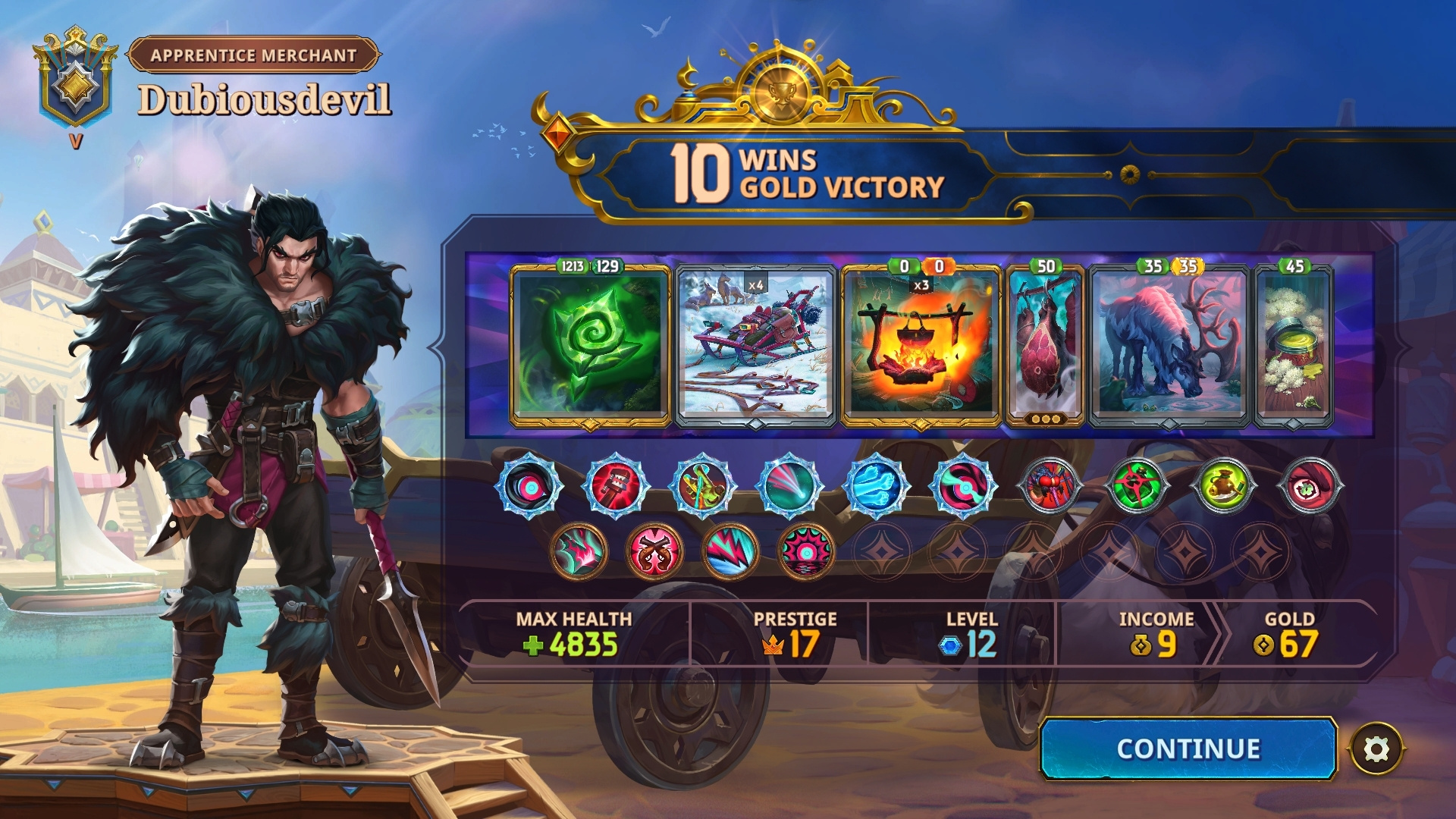
Task: Open settings with the gear button
Action: click(1376, 749)
